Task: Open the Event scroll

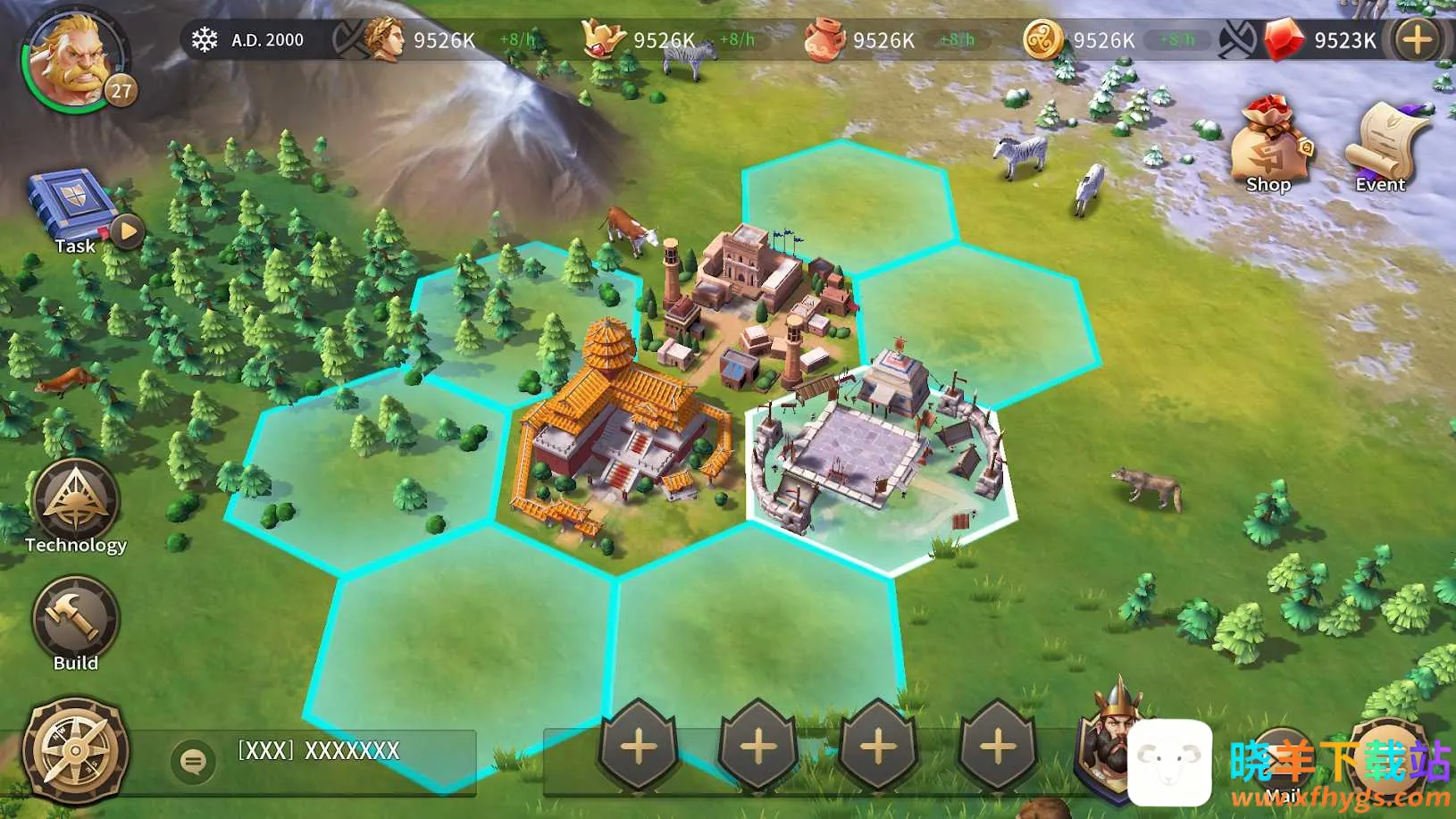Action: coord(1381,145)
